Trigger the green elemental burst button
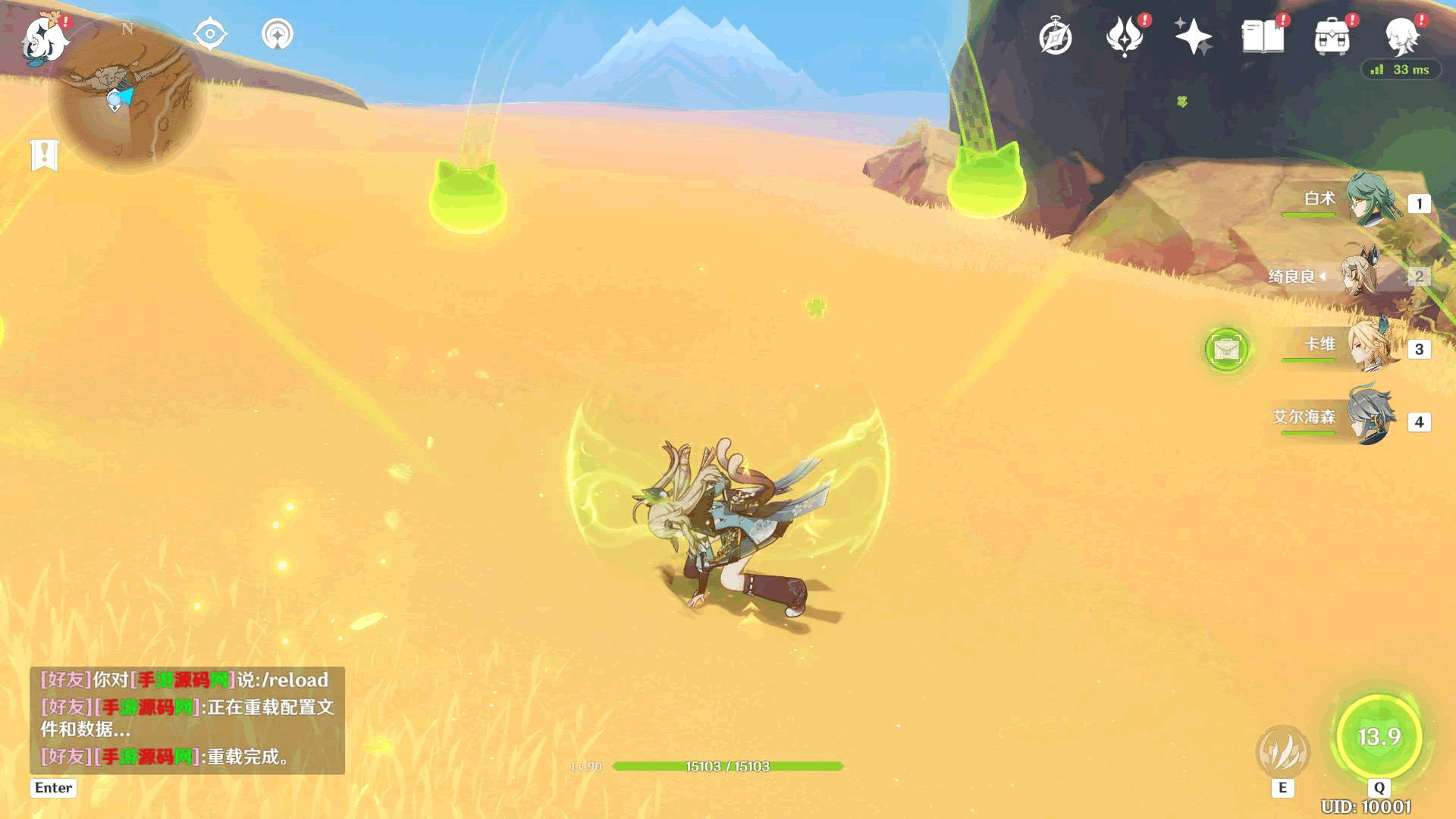This screenshot has height=819, width=1456. click(1379, 736)
